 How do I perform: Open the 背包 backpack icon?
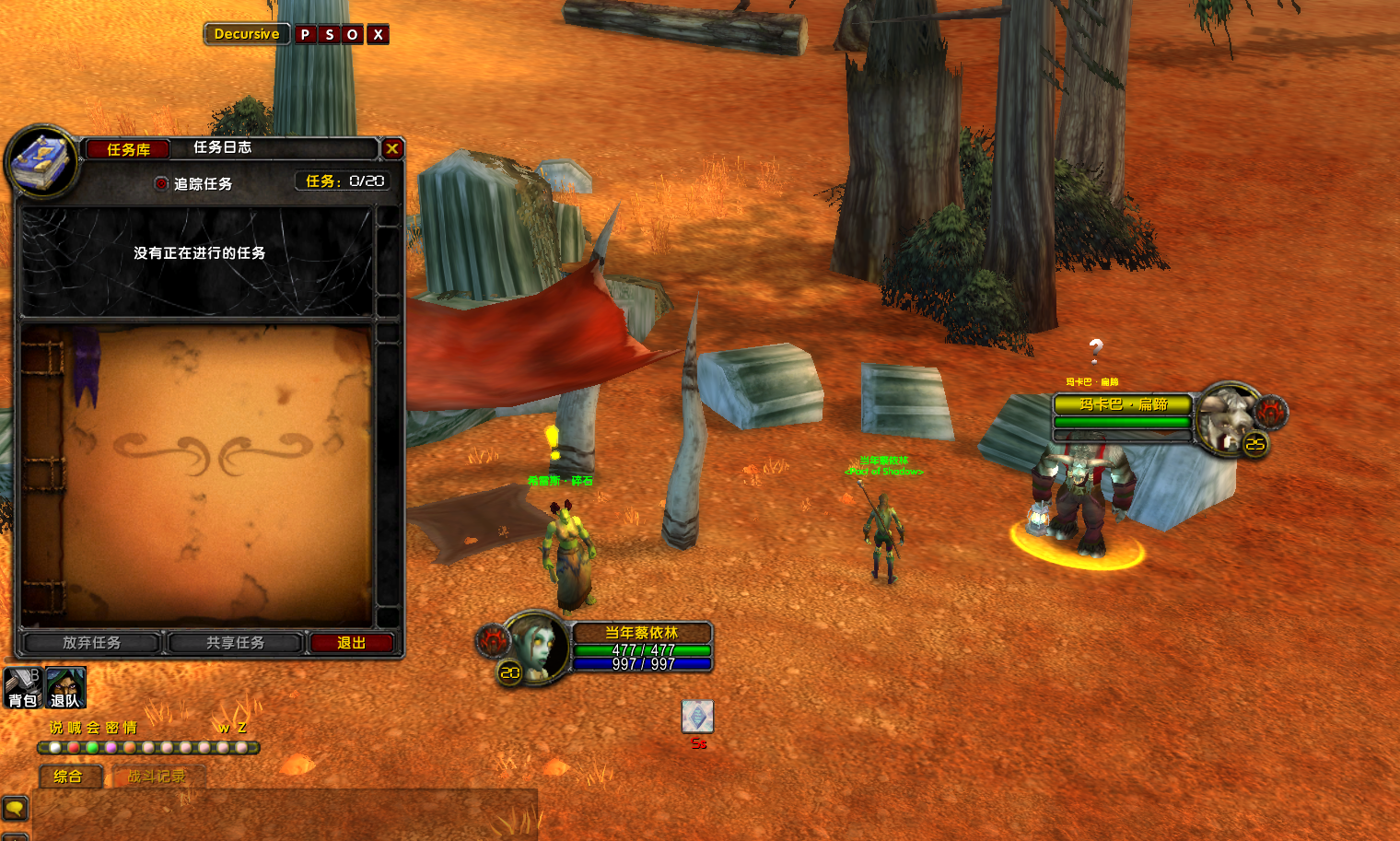click(x=22, y=687)
